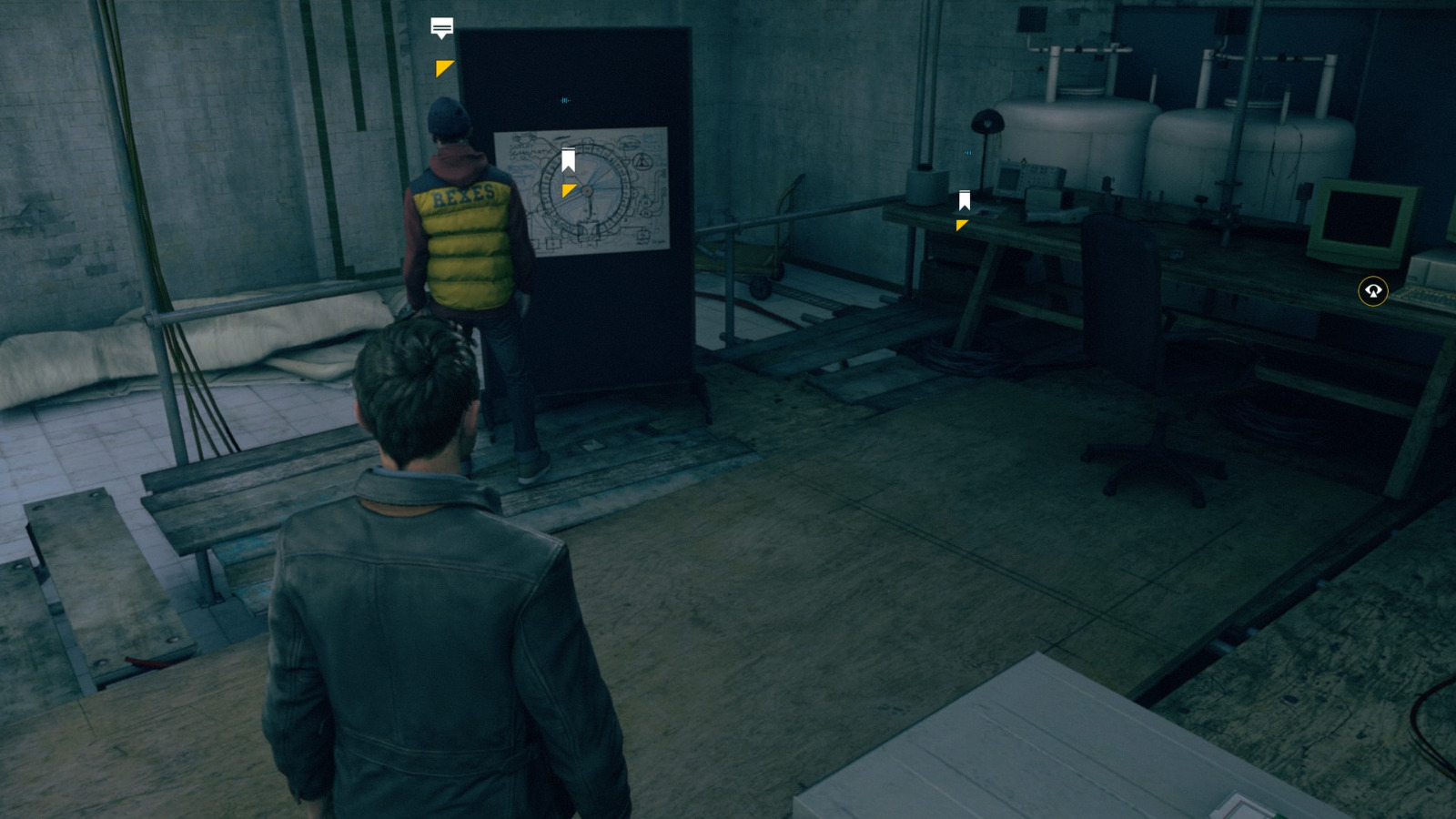Click the bookmark collectible icon above the desk
This screenshot has height=819, width=1456.
pyautogui.click(x=964, y=199)
